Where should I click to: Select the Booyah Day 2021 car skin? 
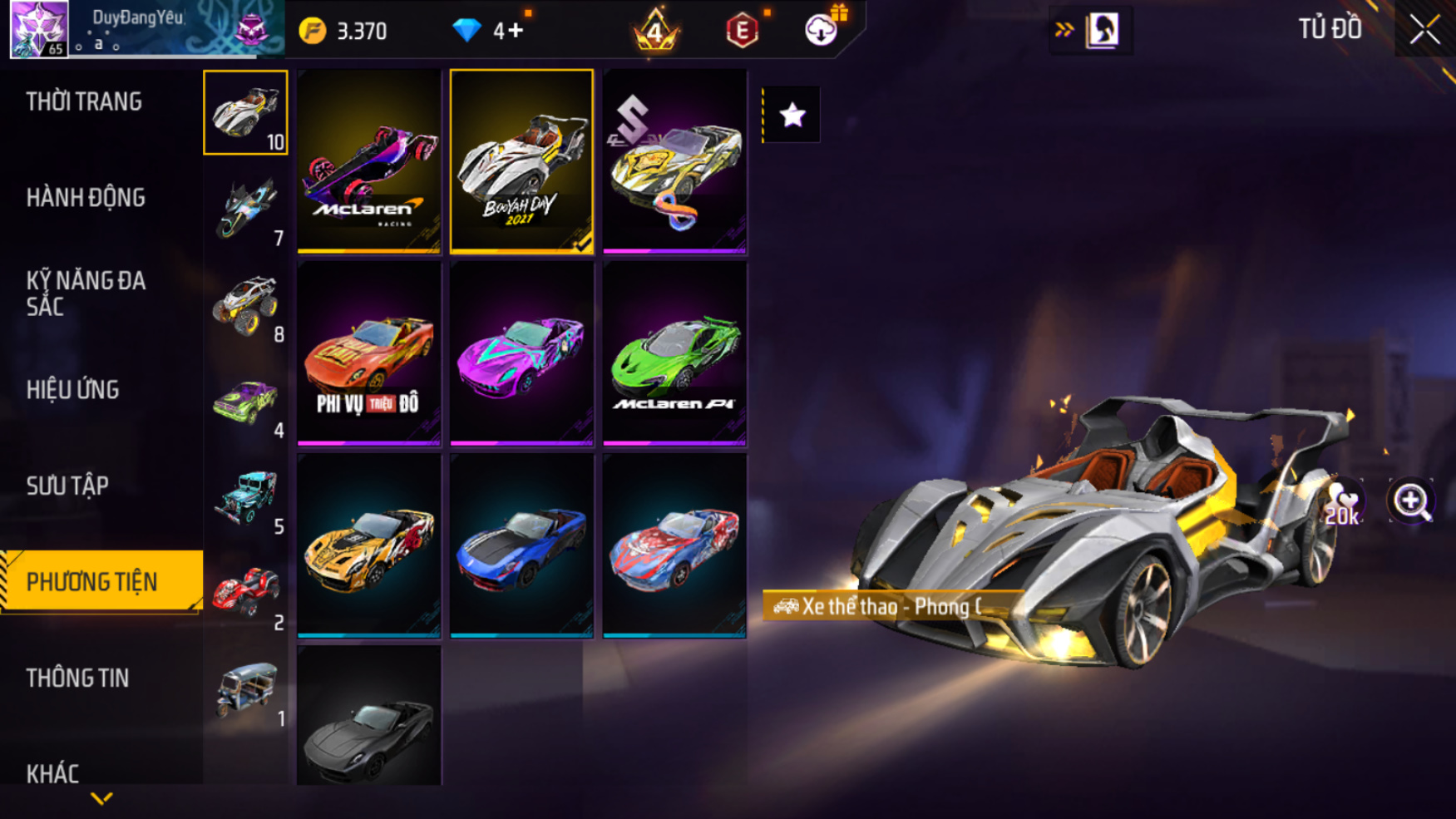[521, 160]
